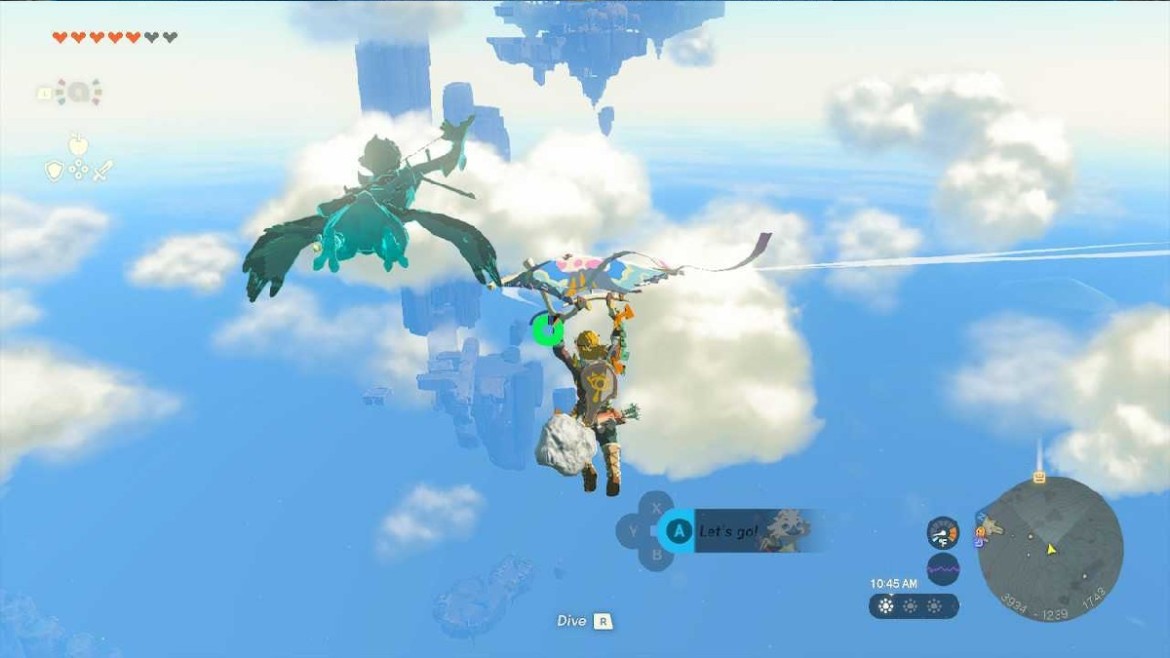
Task: Open the shield quick-select icon
Action: point(55,171)
